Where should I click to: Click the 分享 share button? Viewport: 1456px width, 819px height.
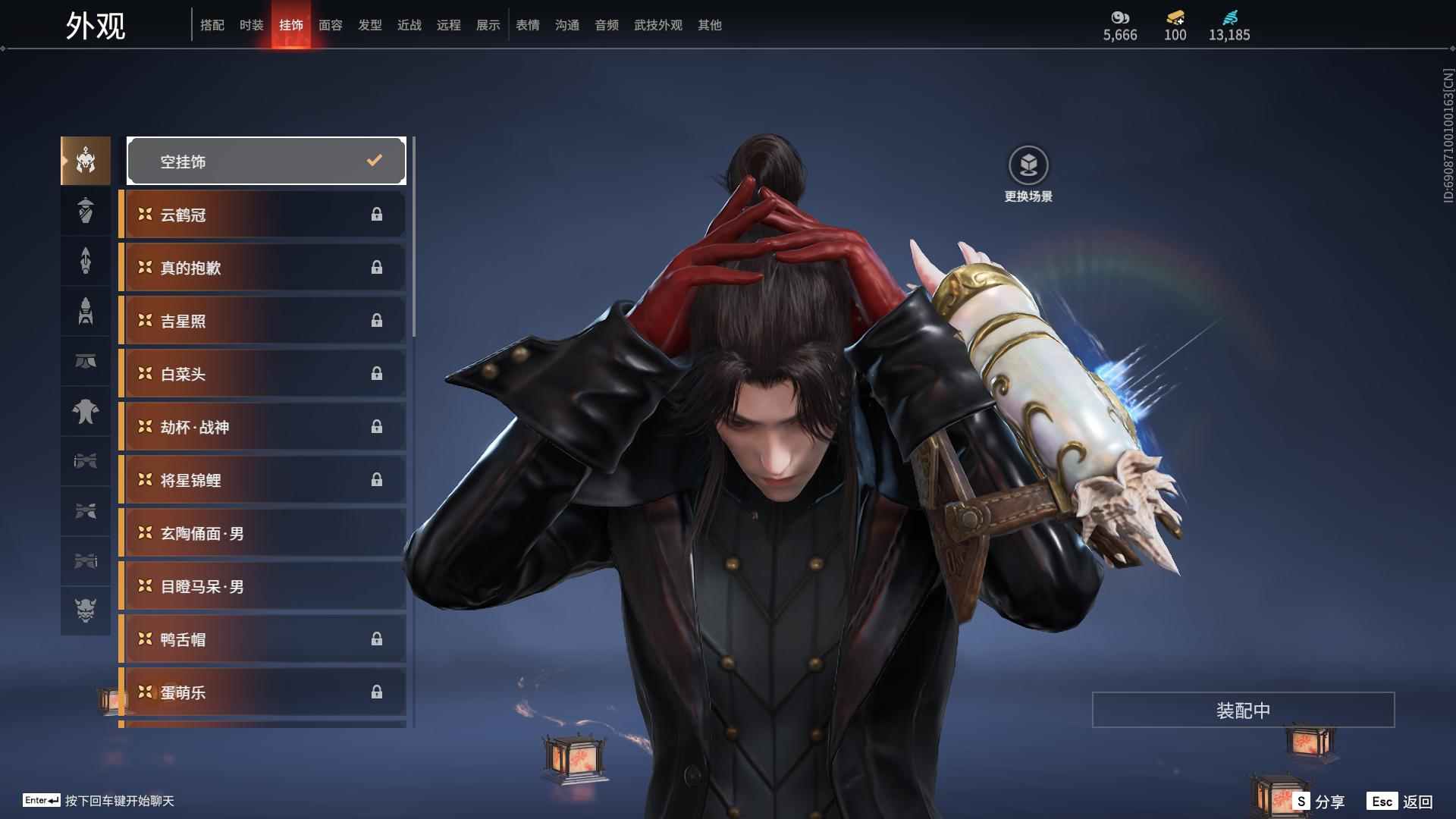tap(1319, 802)
